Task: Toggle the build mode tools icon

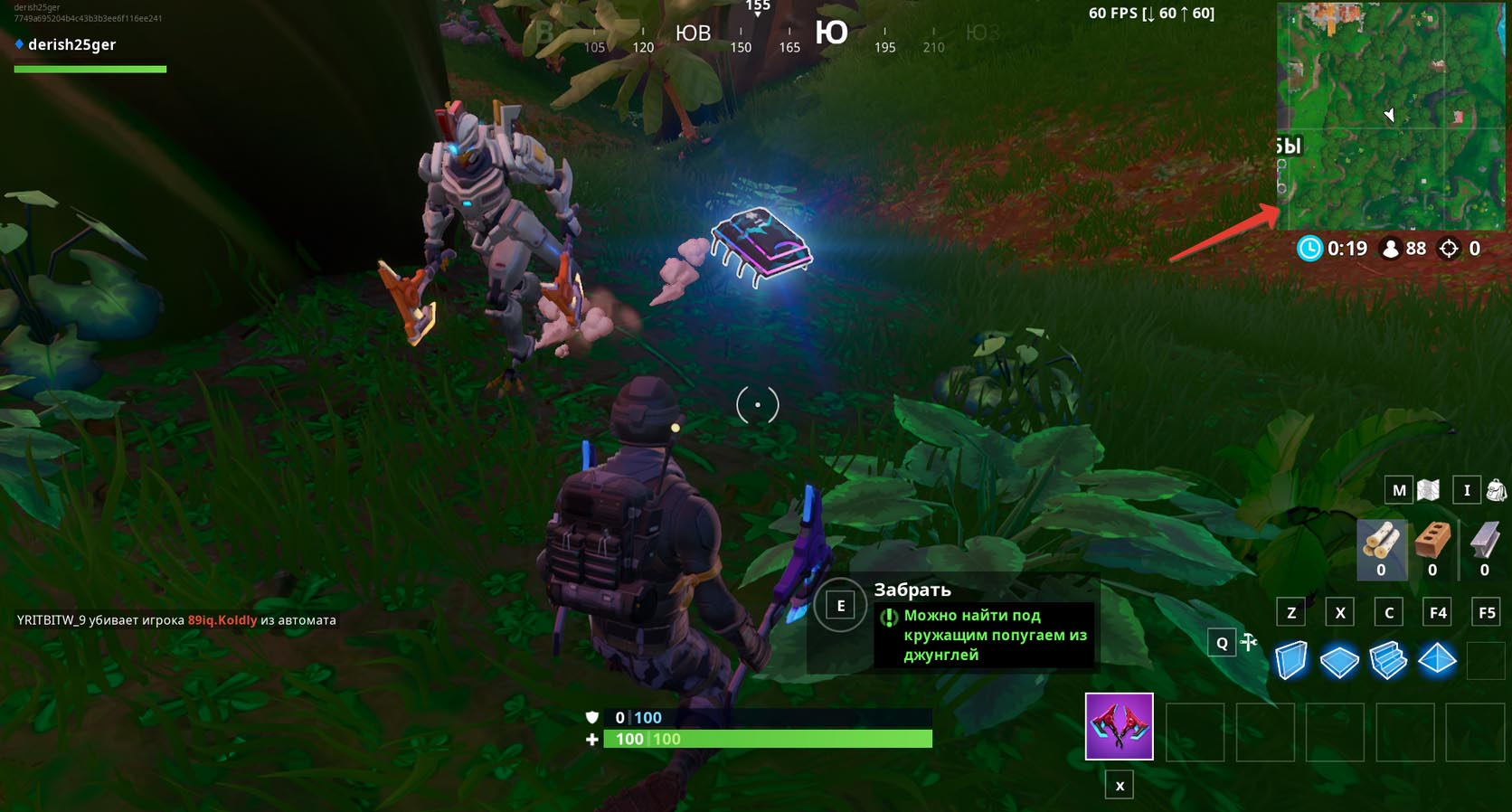Action: [x=1249, y=642]
